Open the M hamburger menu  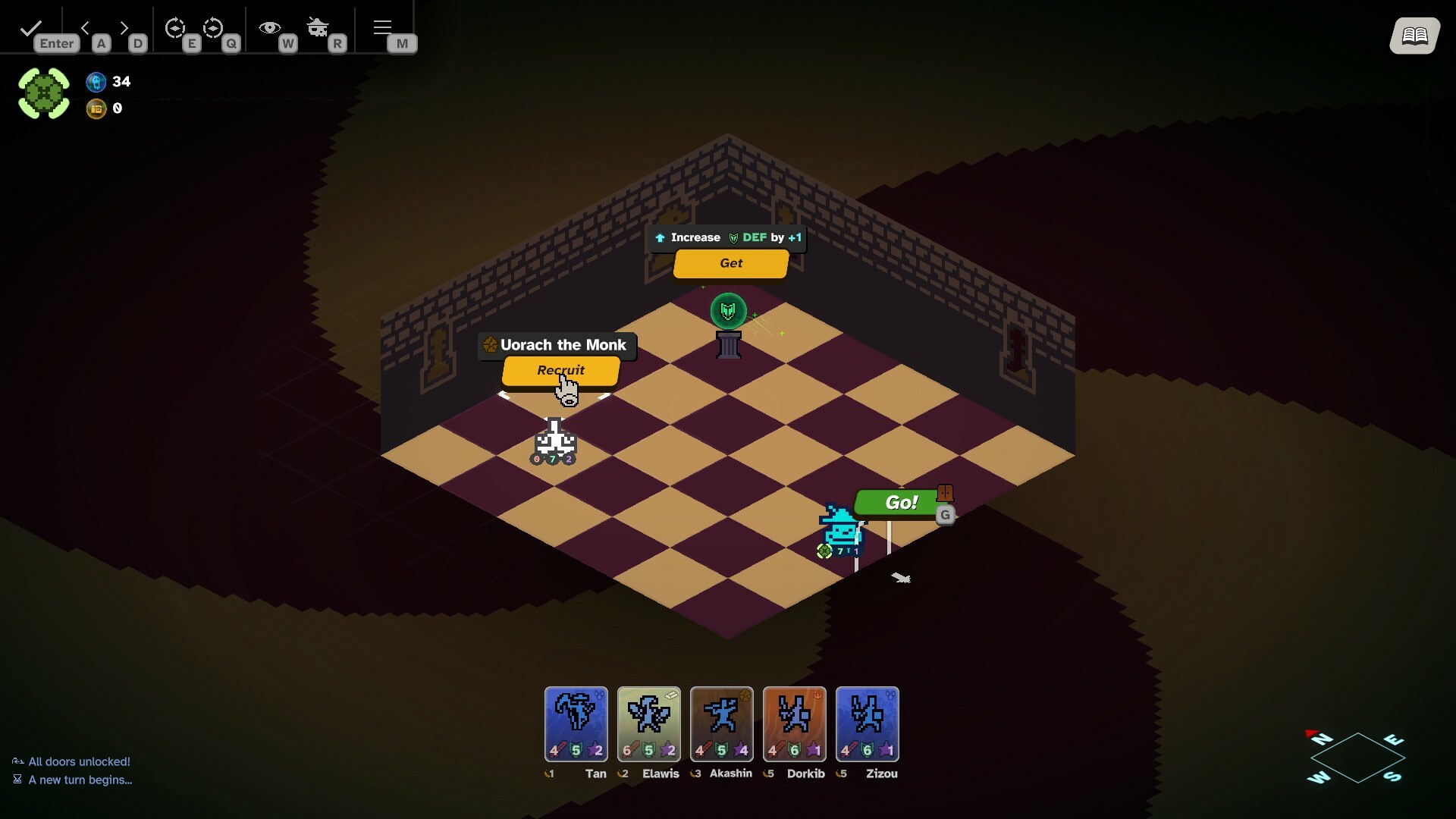click(x=382, y=27)
